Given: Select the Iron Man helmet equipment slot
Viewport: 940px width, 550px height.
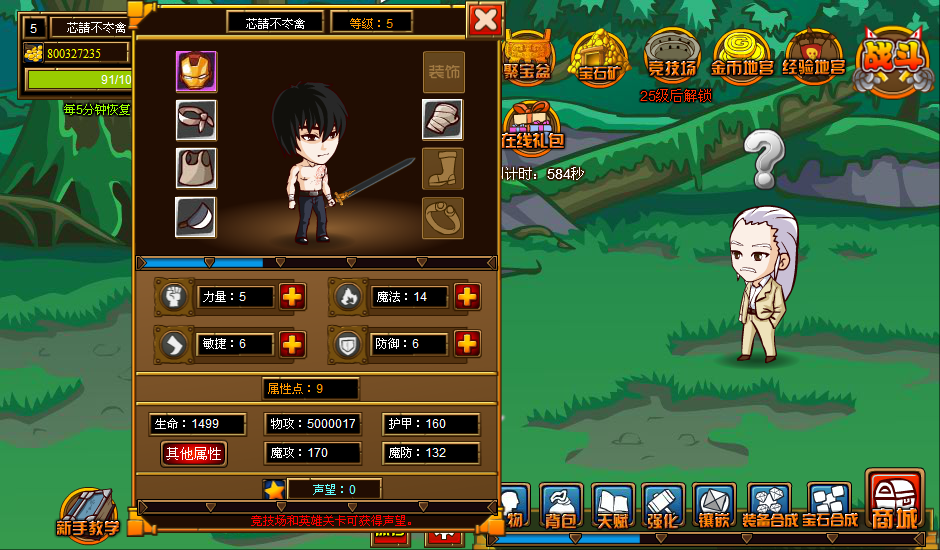Looking at the screenshot, I should click(x=196, y=72).
